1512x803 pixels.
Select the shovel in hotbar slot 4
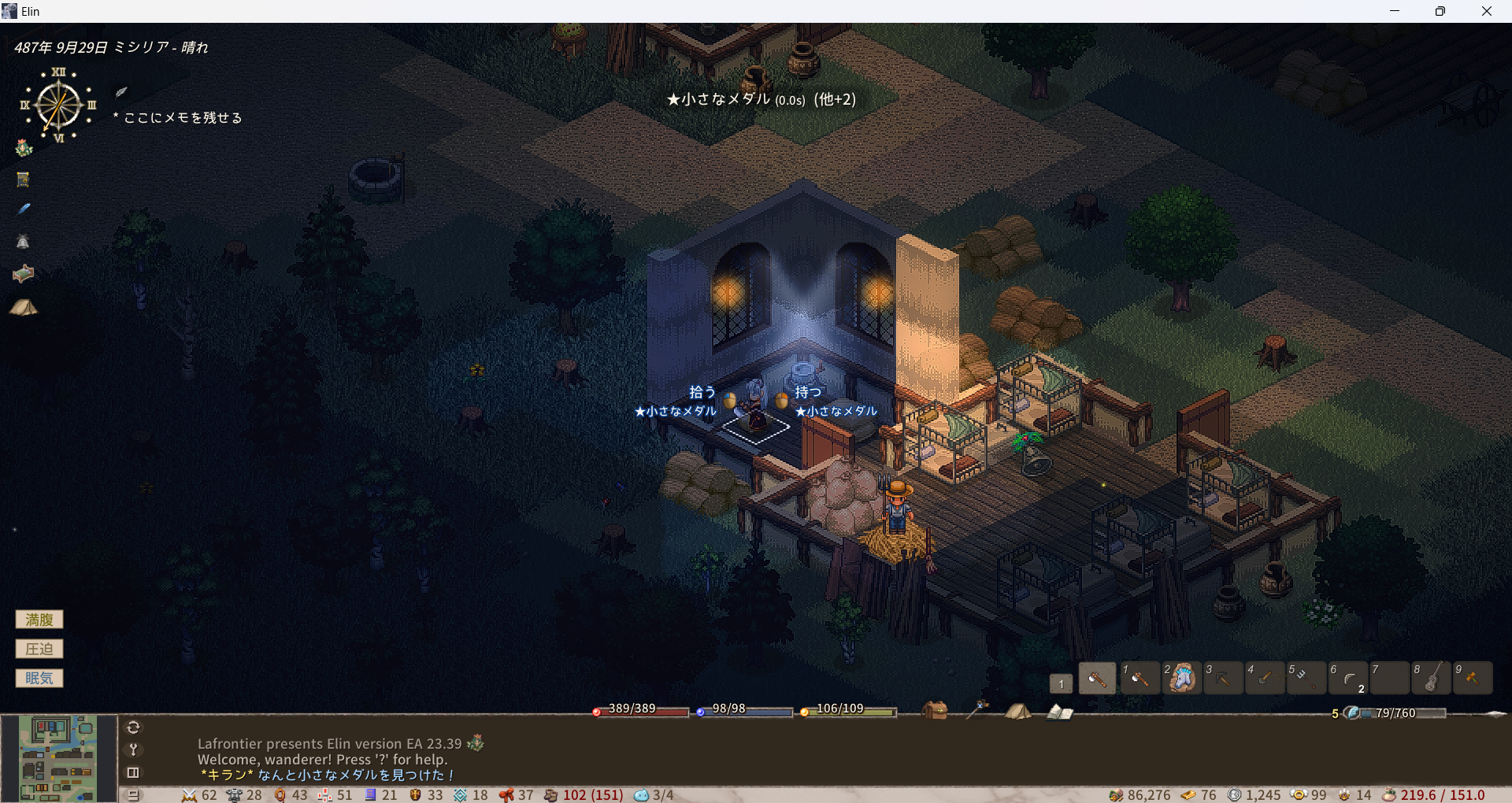(1264, 678)
